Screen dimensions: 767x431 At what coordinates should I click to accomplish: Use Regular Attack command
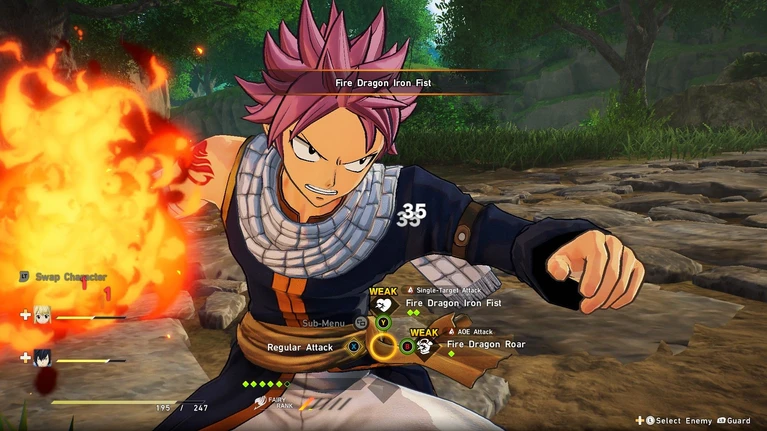[299, 347]
